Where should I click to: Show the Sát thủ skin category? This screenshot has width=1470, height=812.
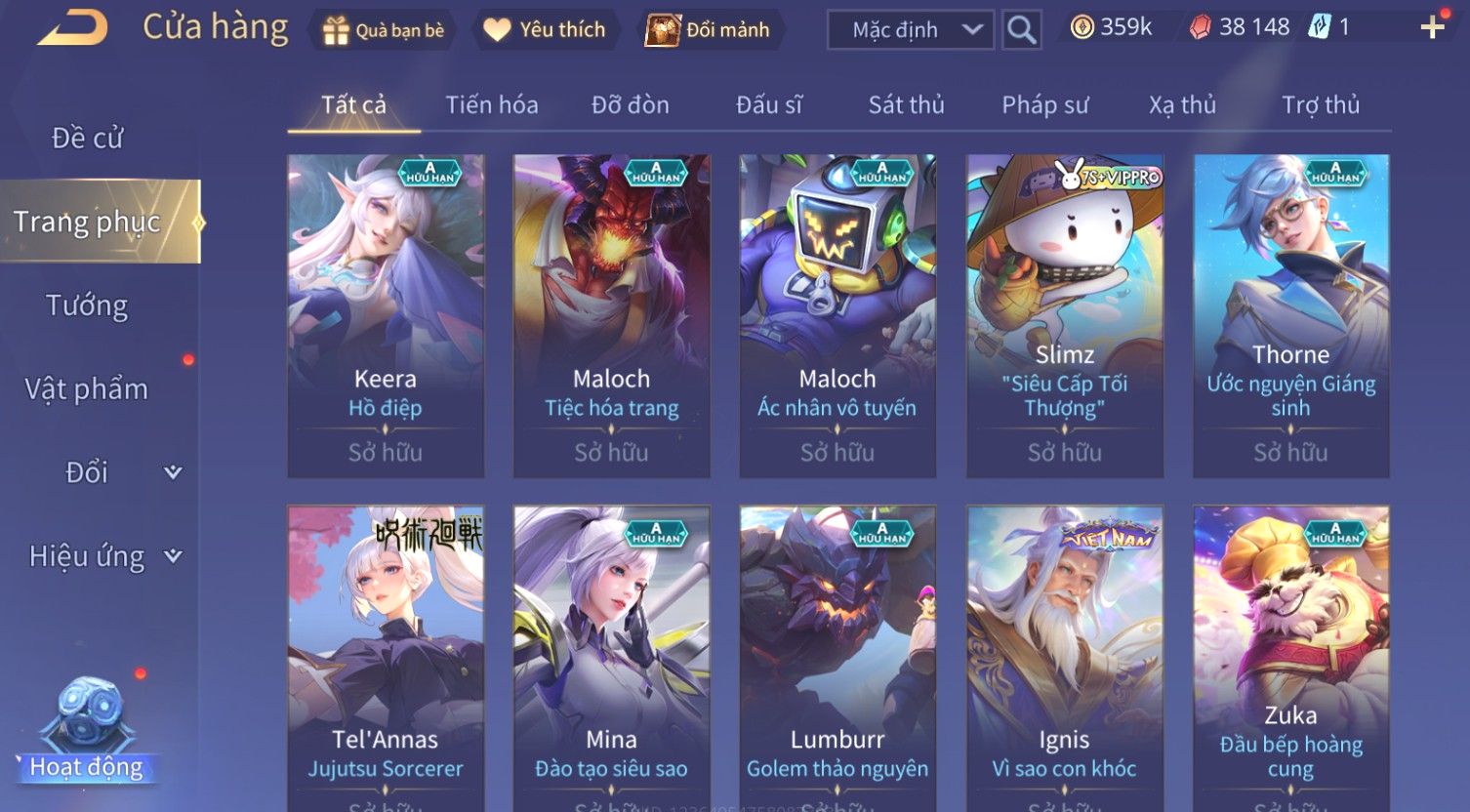pos(906,105)
